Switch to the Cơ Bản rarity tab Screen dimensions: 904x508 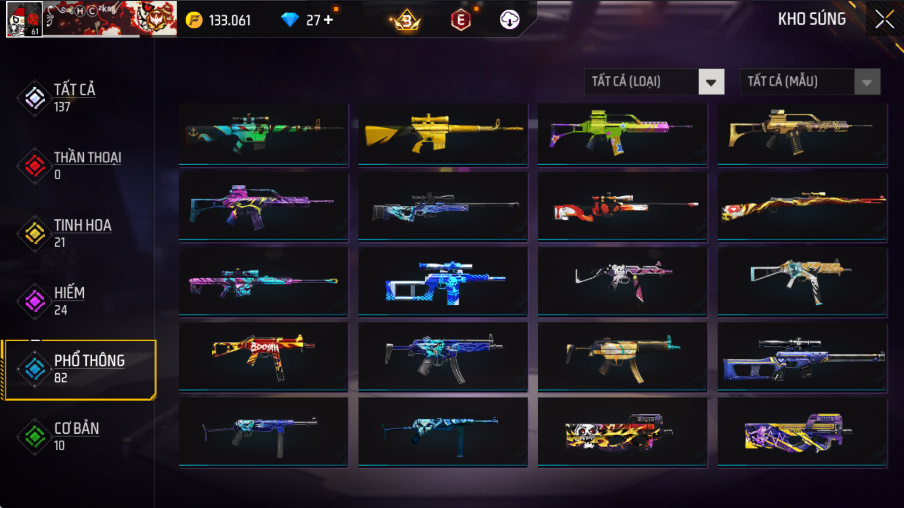coord(75,436)
